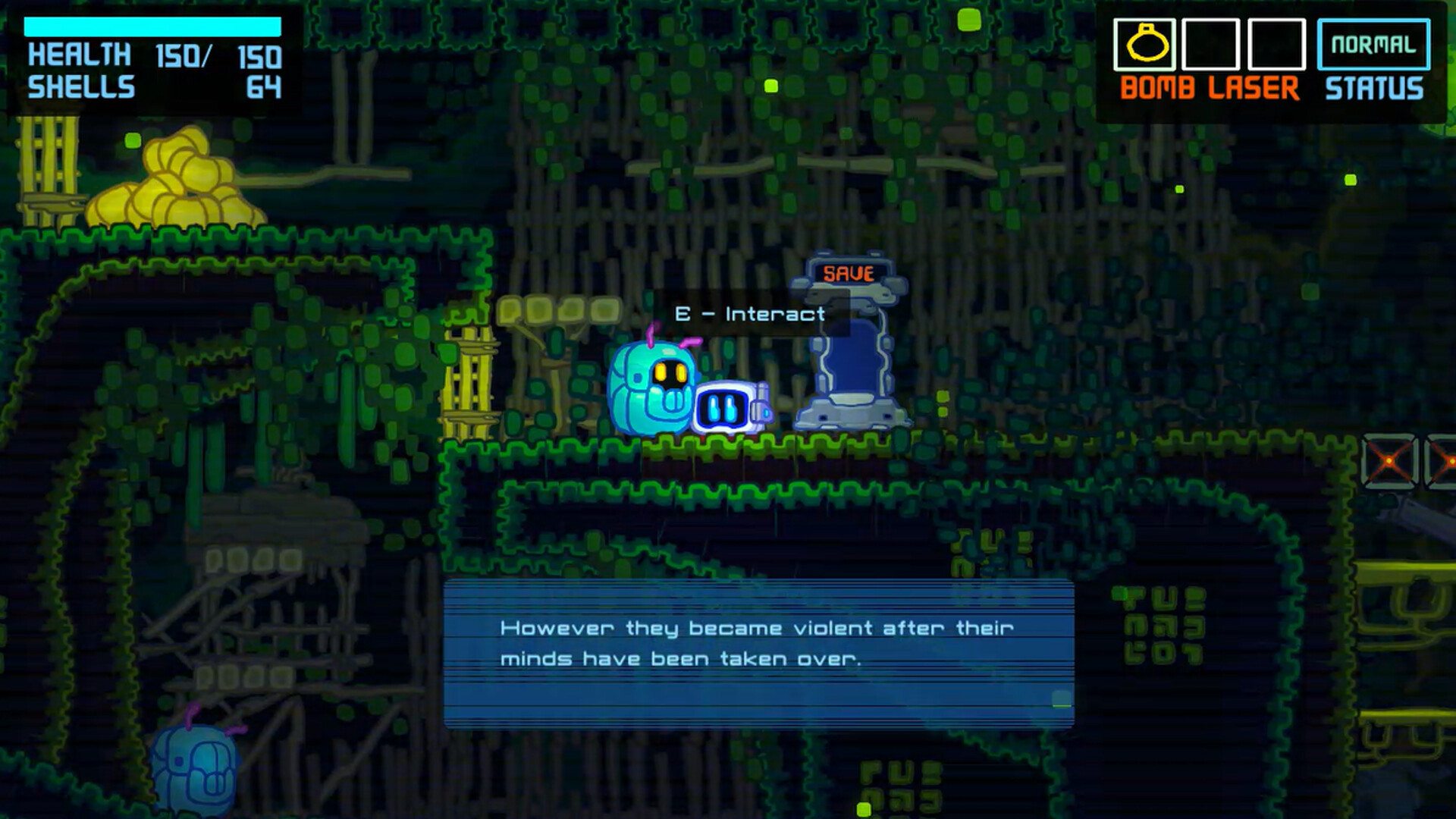
Task: Toggle the BOMB weapon selection
Action: (x=1156, y=89)
